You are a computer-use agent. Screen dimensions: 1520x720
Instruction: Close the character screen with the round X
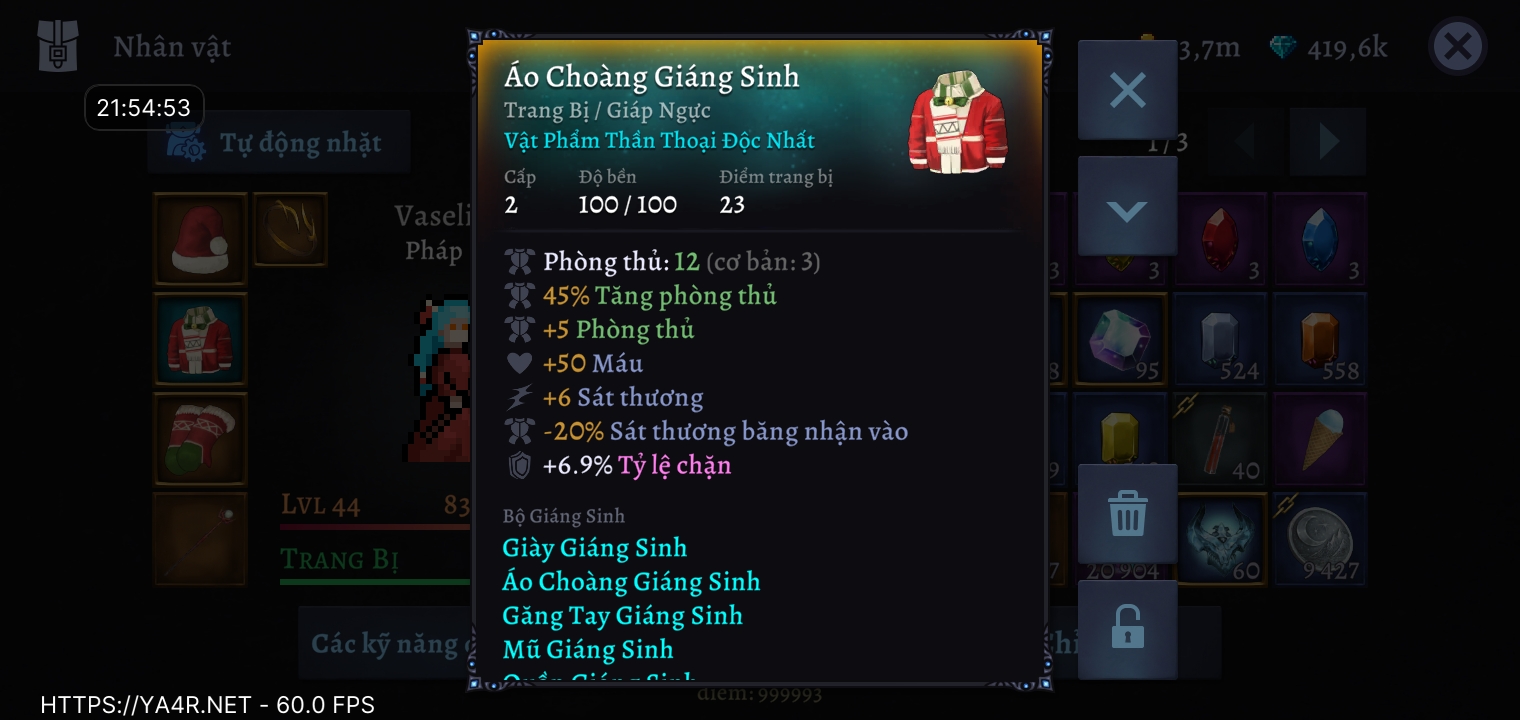tap(1457, 47)
